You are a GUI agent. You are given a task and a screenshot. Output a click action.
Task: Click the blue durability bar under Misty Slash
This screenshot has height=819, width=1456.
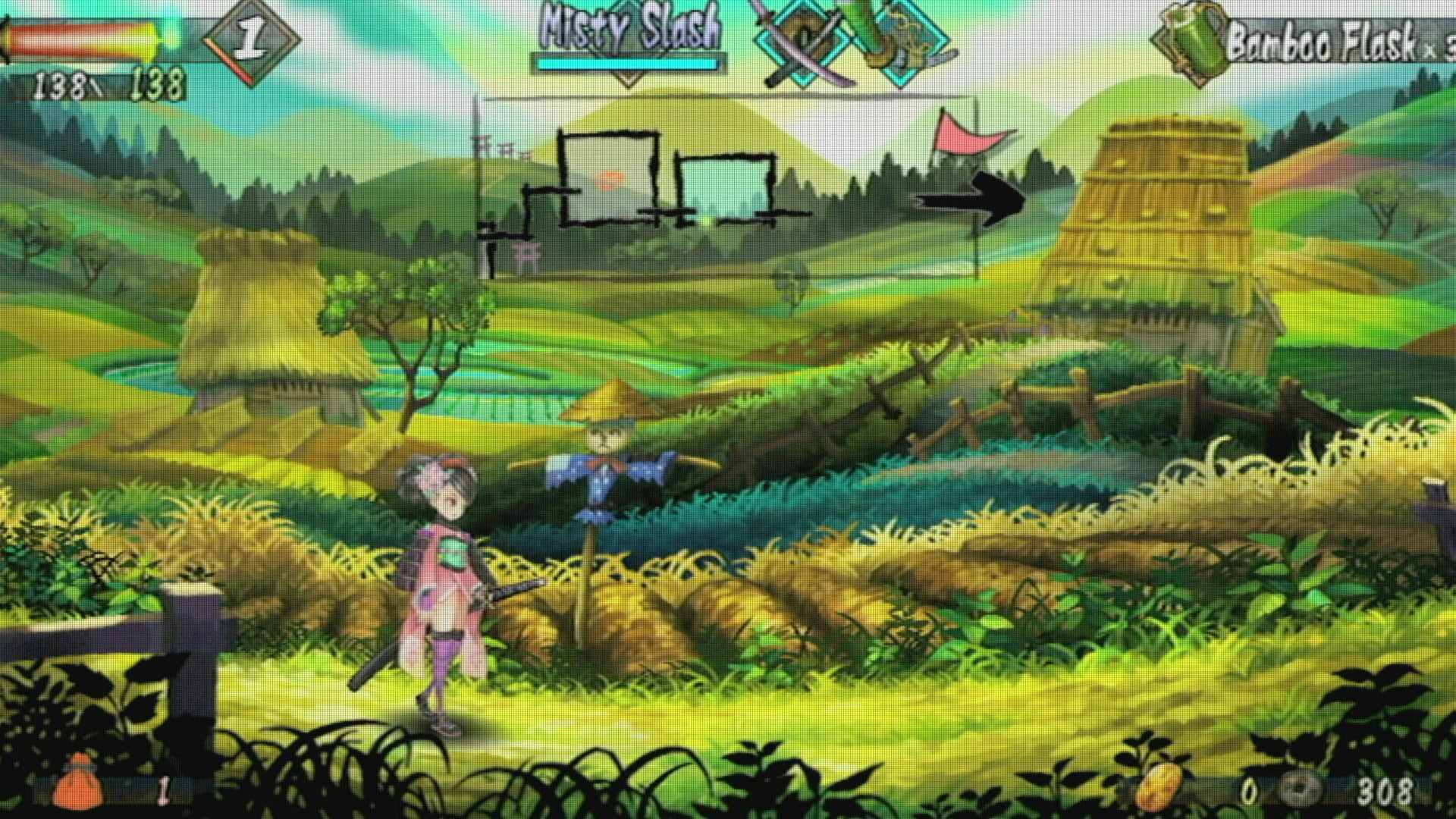click(x=628, y=64)
